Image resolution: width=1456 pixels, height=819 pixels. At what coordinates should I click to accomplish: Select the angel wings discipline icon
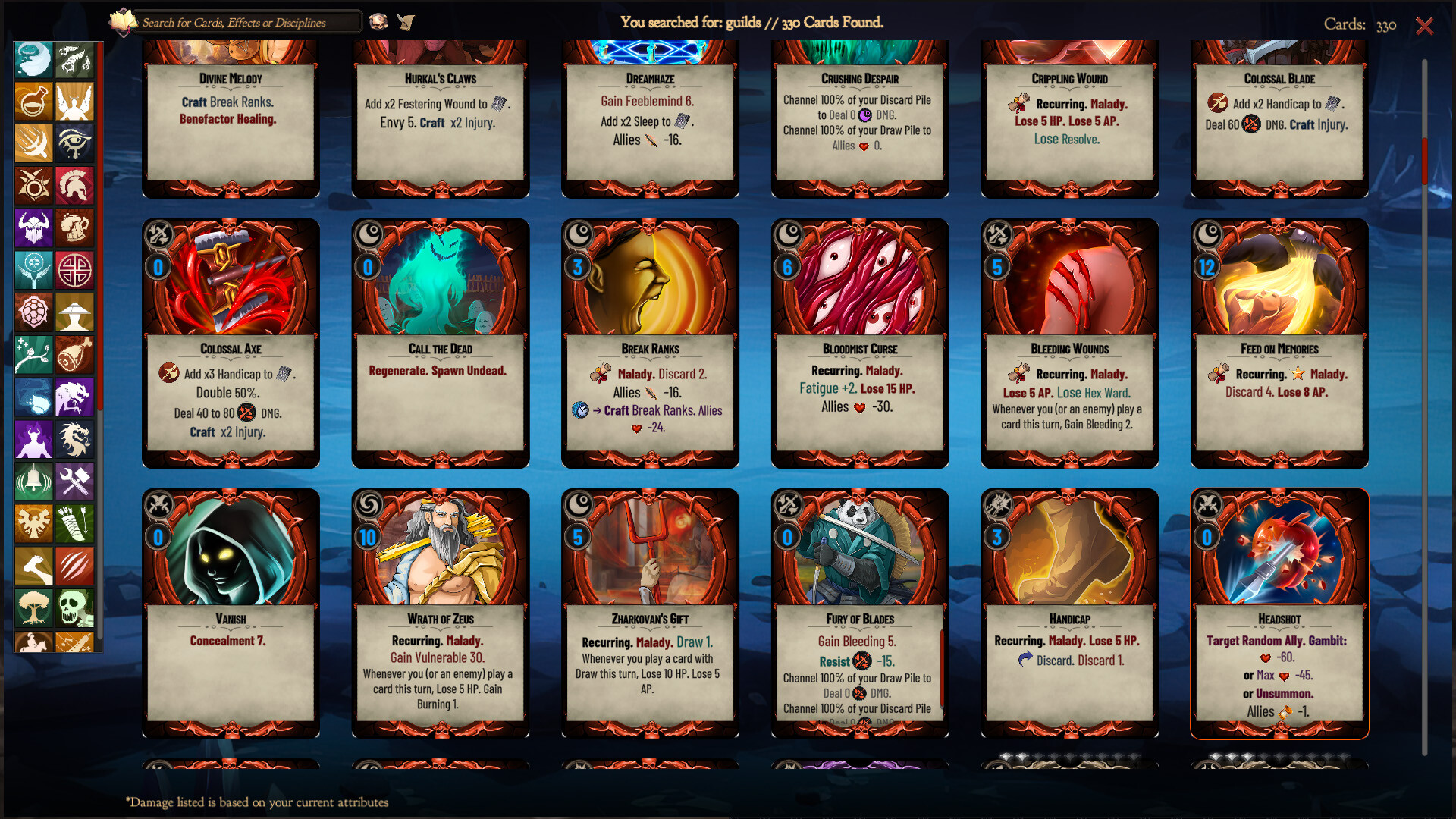75,102
